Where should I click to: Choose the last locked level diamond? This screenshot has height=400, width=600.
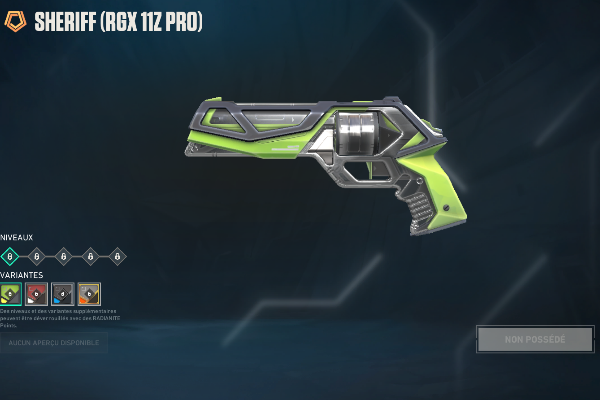click(x=117, y=256)
